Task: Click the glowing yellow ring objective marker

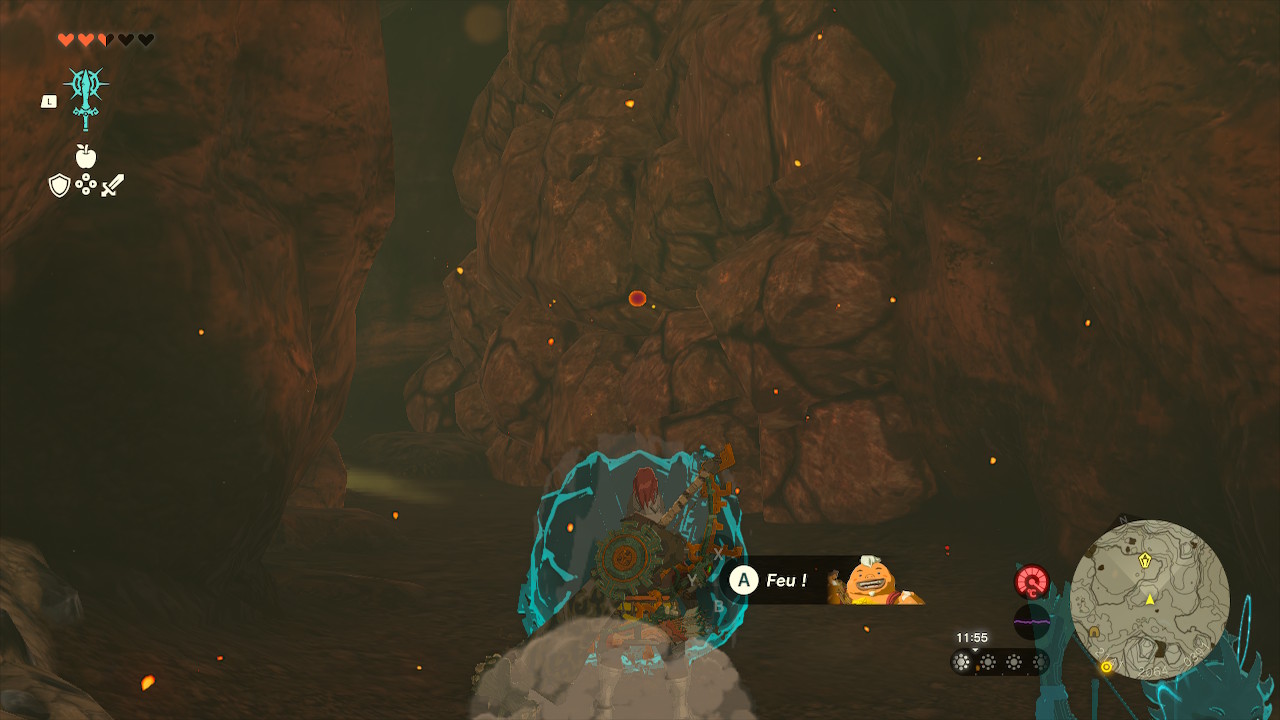Action: click(x=1106, y=666)
